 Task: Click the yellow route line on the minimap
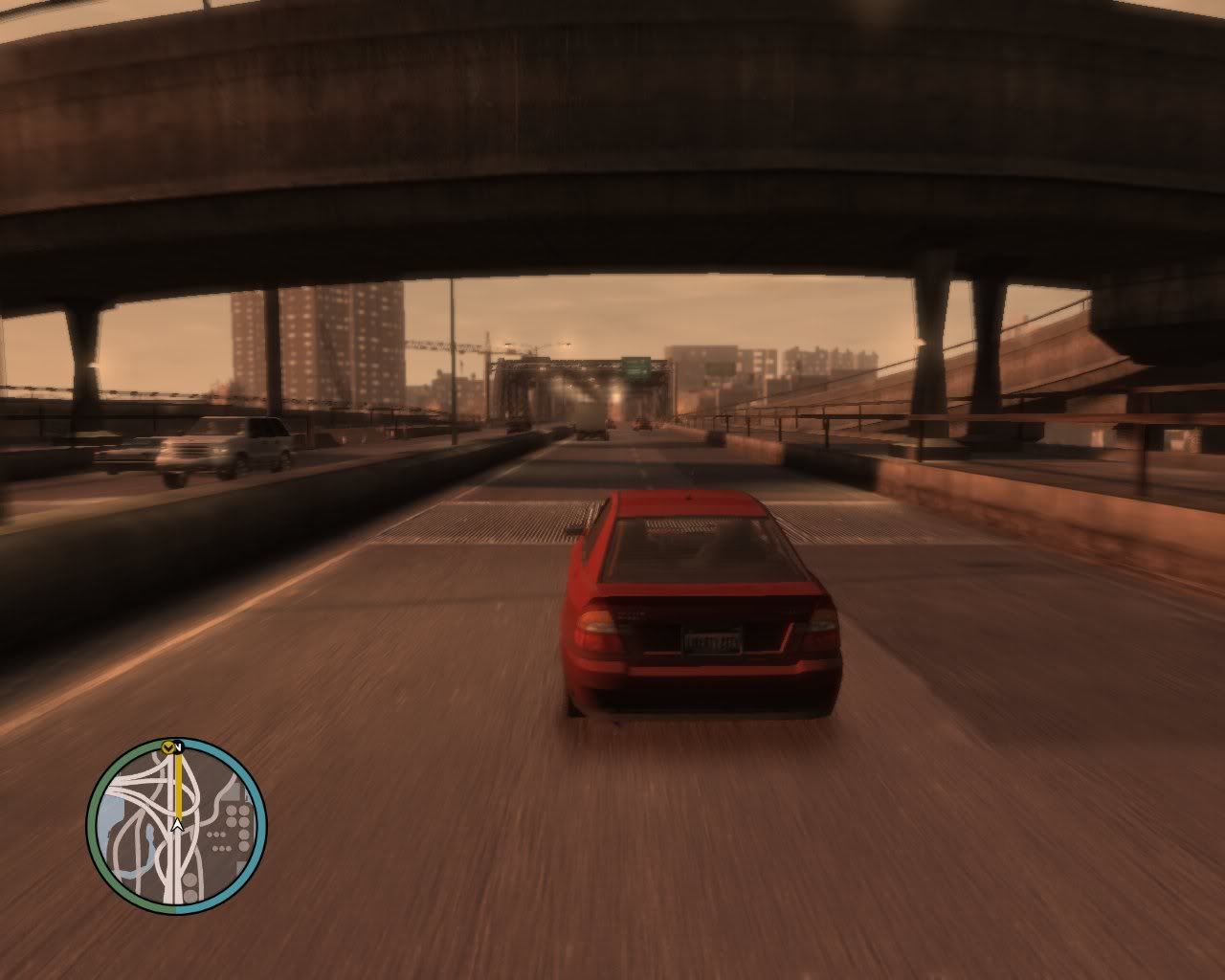[177, 783]
